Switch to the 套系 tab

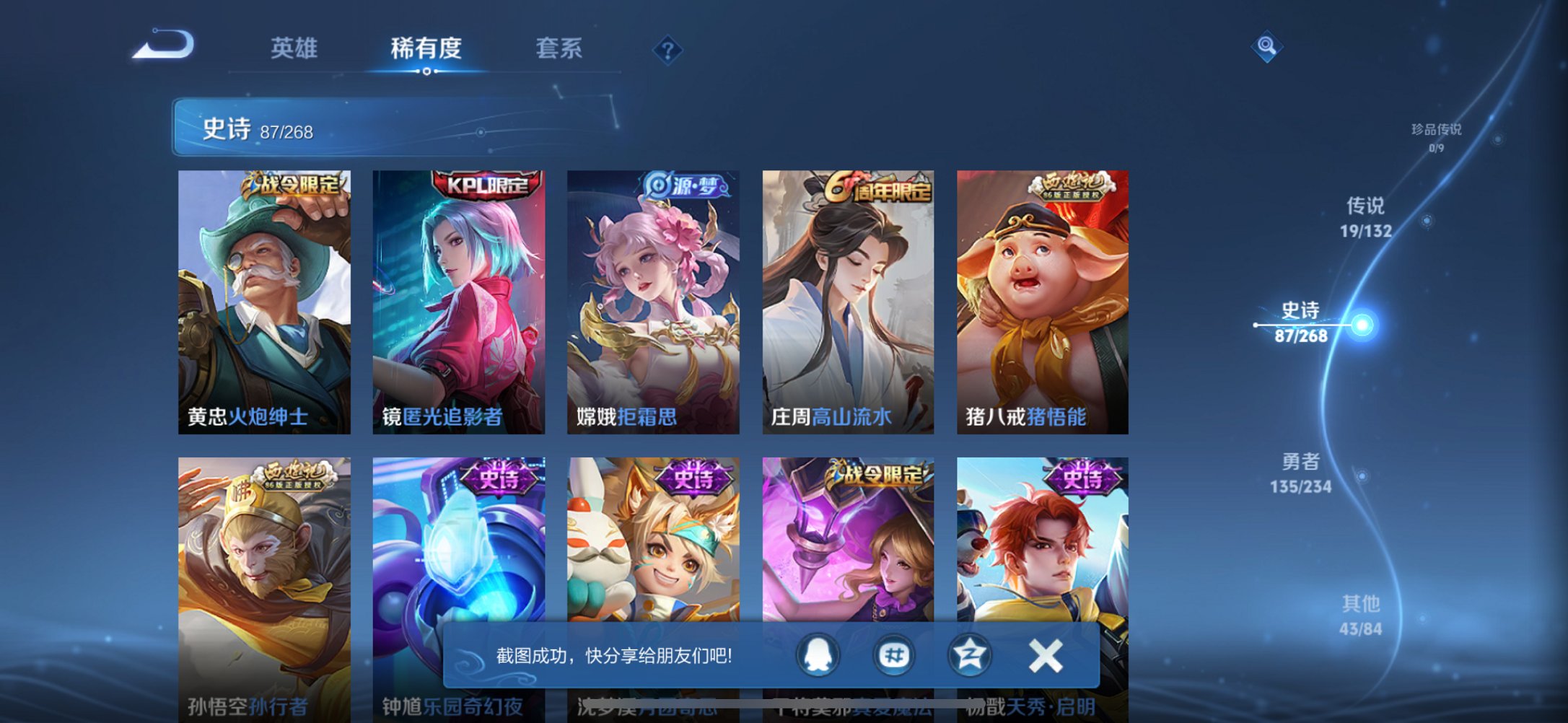pyautogui.click(x=559, y=48)
